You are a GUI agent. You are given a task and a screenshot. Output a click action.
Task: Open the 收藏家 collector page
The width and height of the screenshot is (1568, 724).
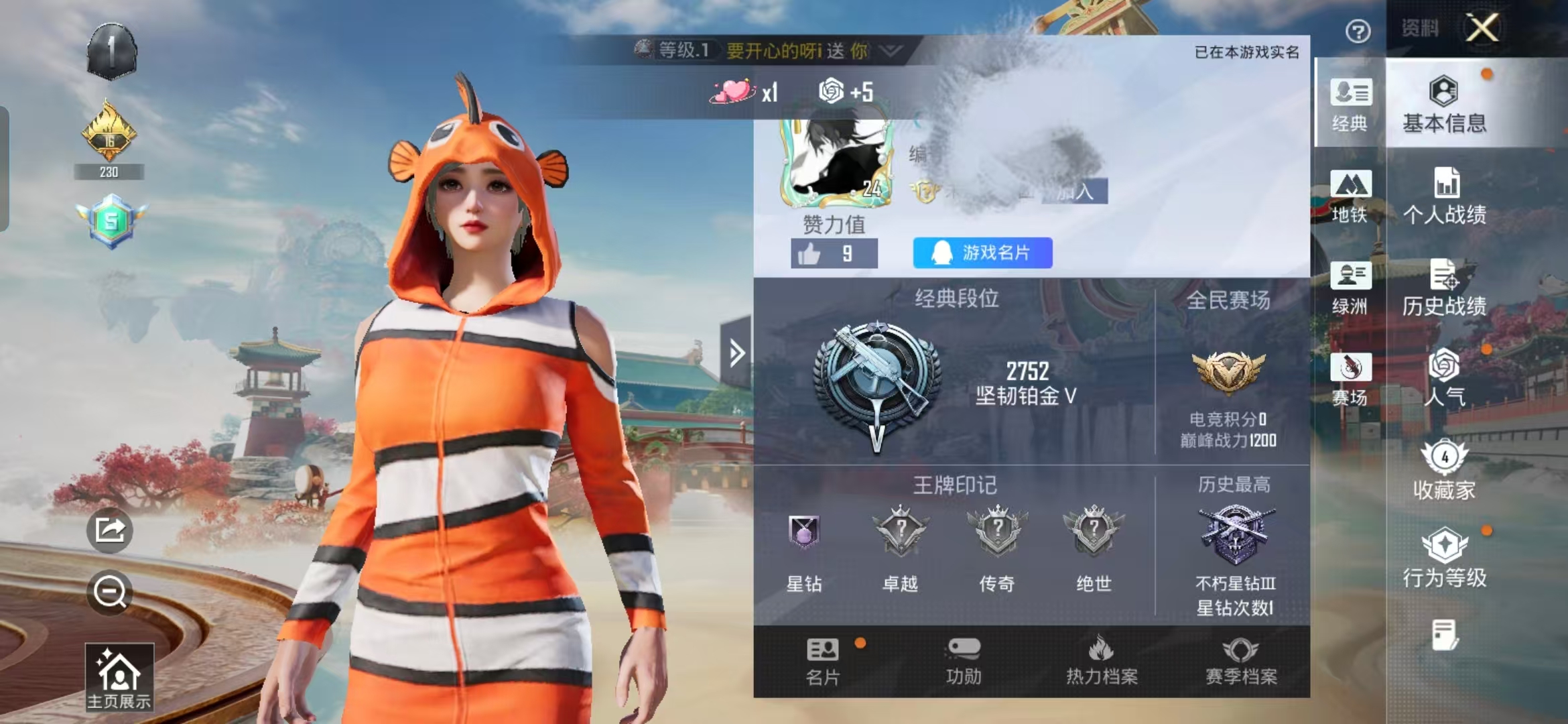point(1445,470)
